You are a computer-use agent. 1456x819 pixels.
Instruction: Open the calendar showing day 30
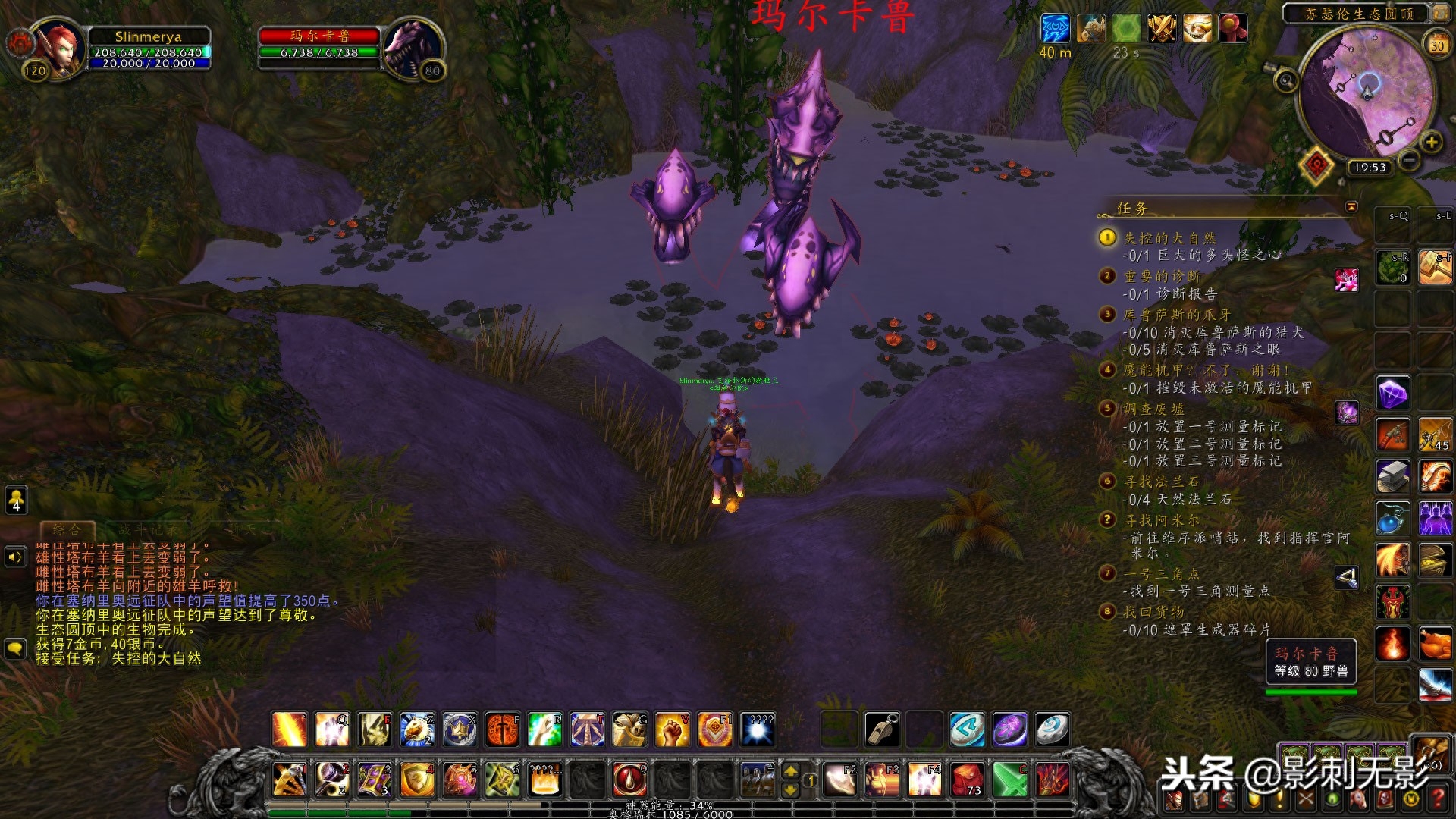1437,44
